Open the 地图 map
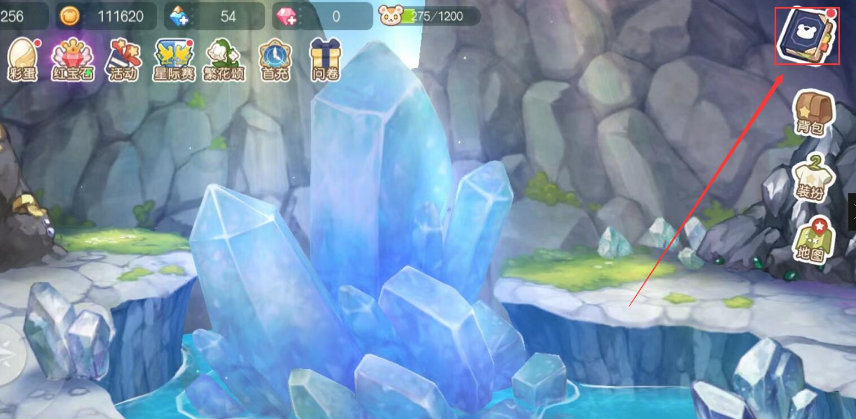The image size is (856, 419). coord(810,238)
